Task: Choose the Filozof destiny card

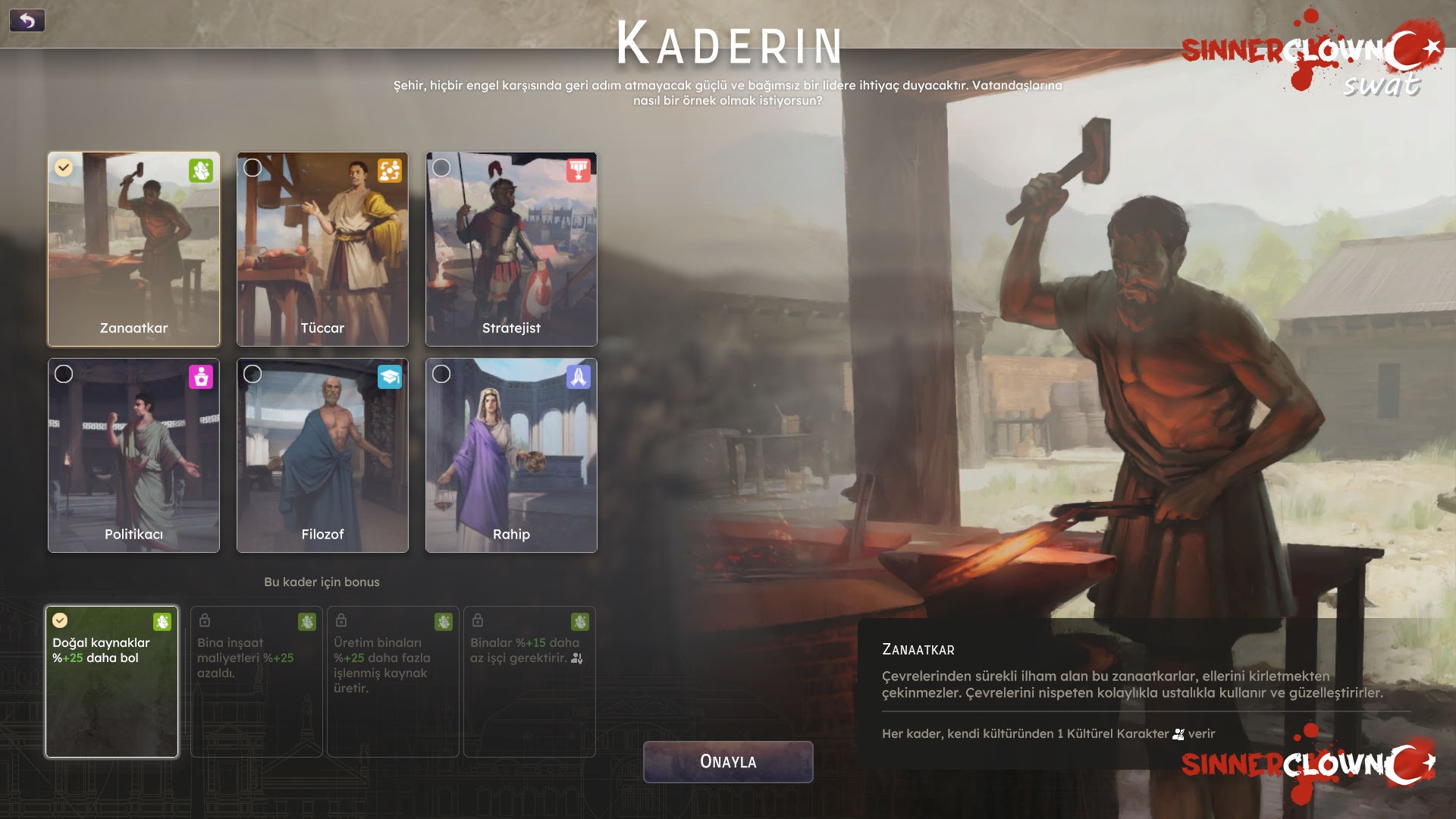Action: [x=322, y=455]
